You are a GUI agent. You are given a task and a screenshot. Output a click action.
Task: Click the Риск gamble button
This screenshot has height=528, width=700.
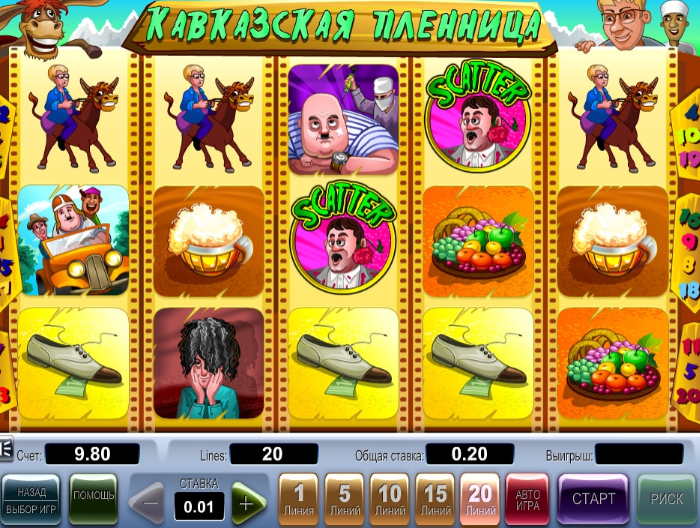(x=665, y=498)
